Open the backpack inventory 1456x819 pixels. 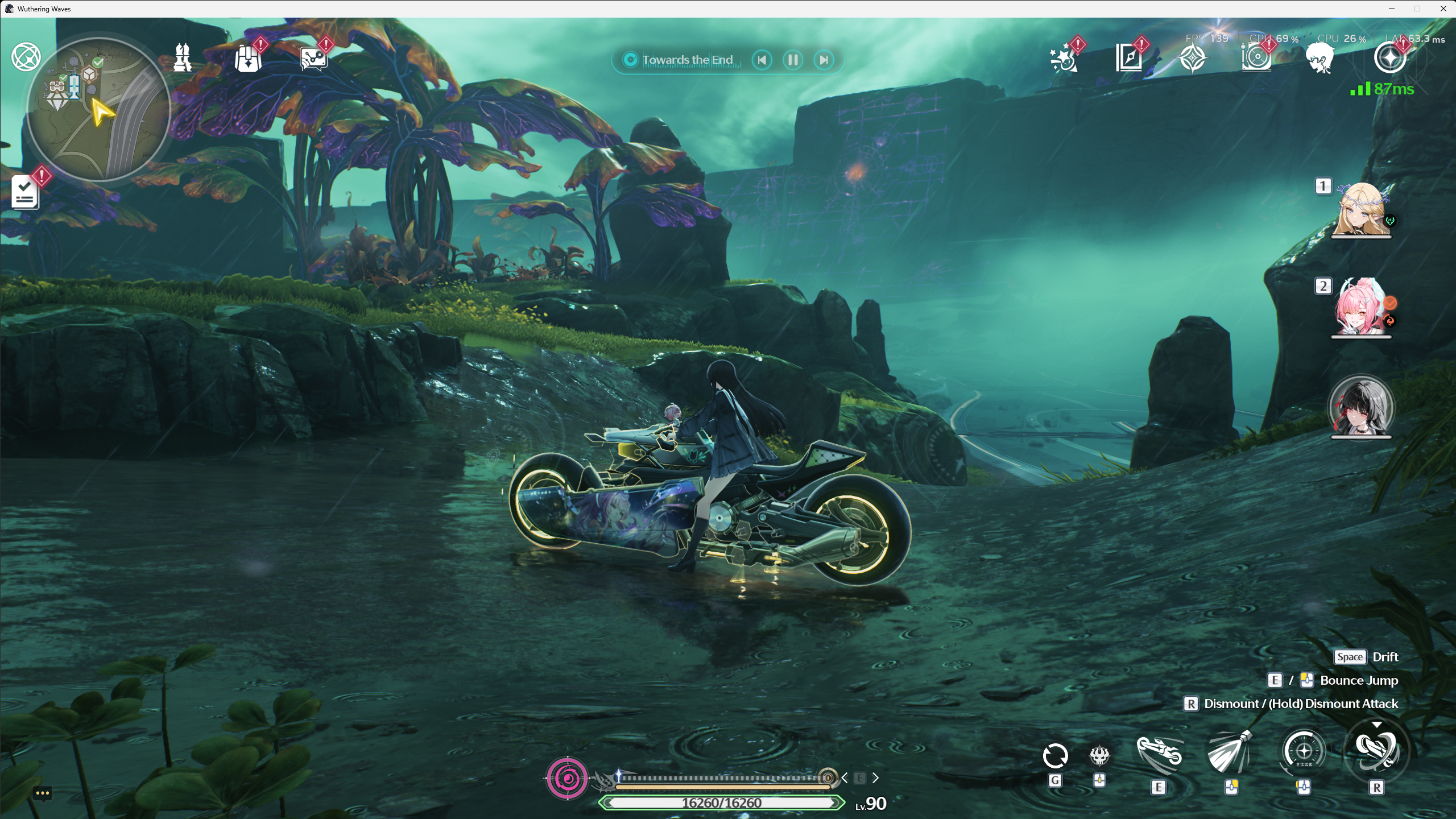tap(248, 59)
